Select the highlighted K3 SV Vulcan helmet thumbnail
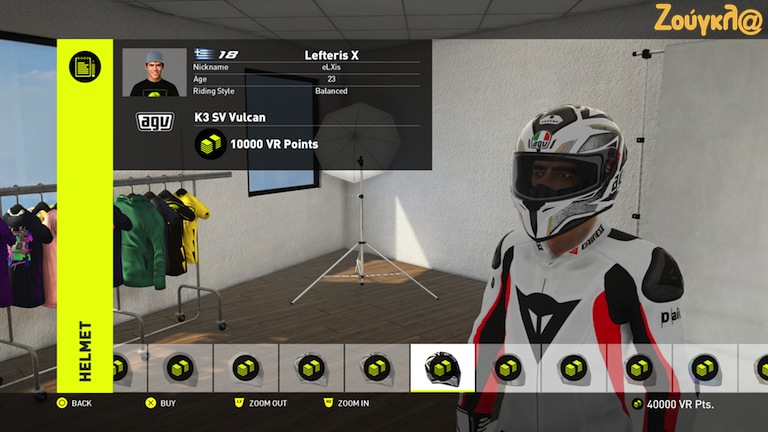Viewport: 768px width, 432px height. (x=443, y=368)
